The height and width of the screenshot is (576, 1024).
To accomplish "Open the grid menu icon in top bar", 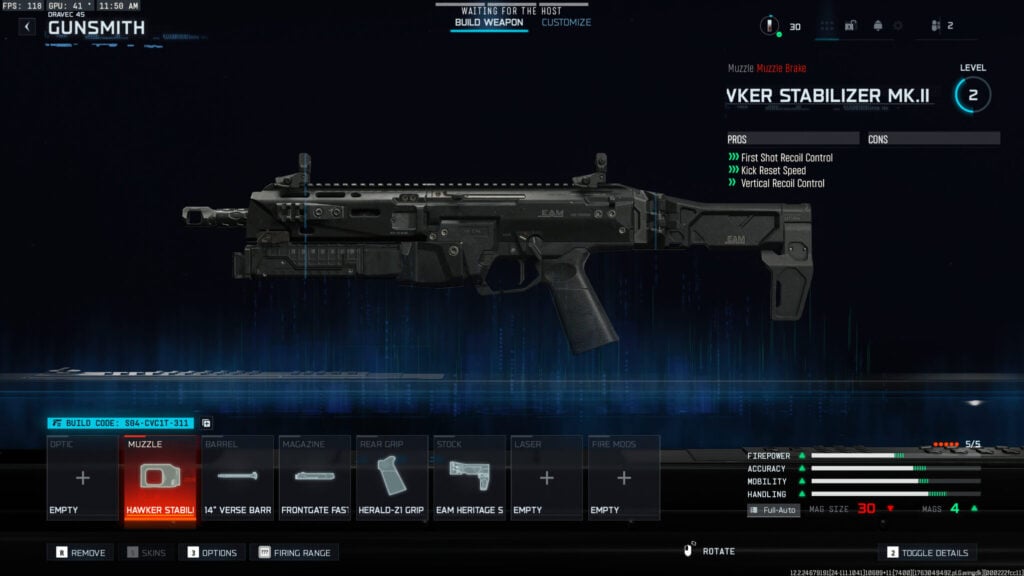I will [827, 26].
